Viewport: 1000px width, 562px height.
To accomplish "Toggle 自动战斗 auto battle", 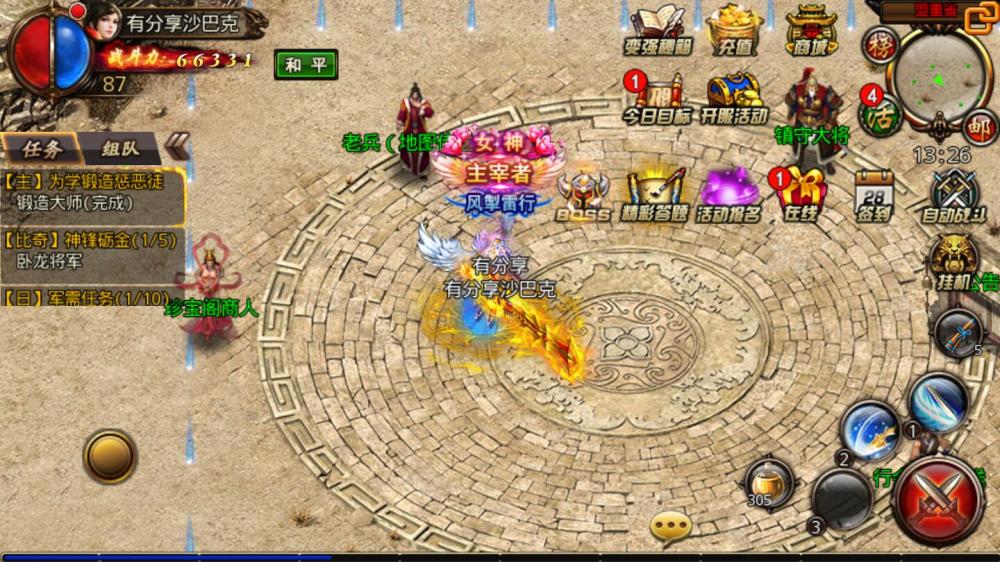I will point(952,194).
